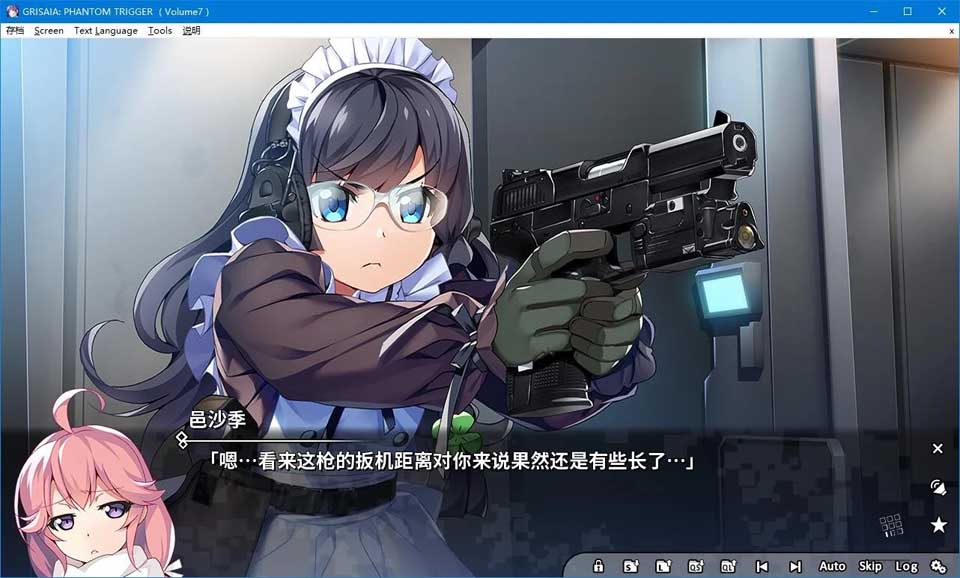This screenshot has height=578, width=960.
Task: Maximize the game window
Action: (908, 11)
